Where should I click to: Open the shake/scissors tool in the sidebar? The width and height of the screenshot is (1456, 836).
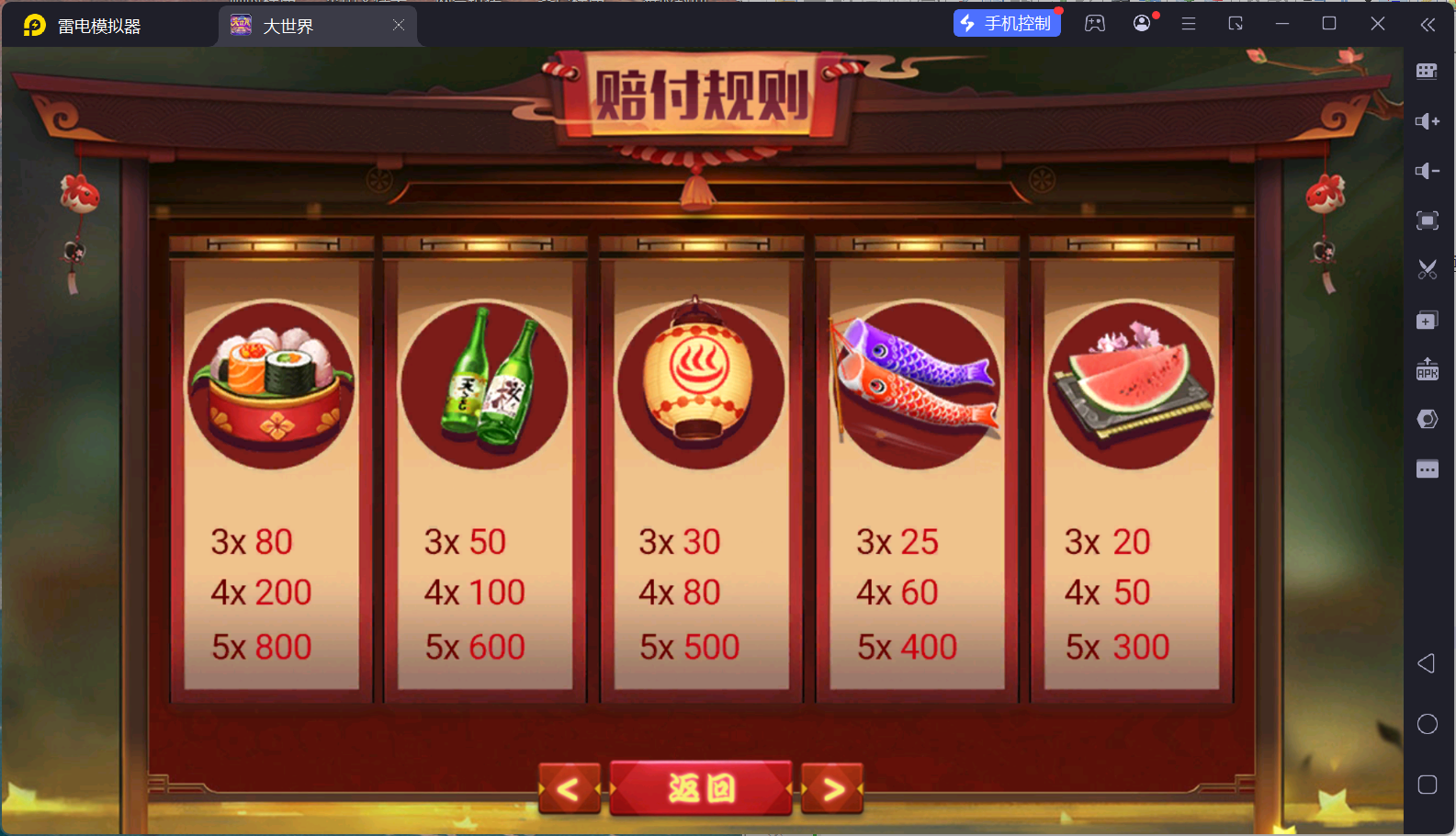1428,269
